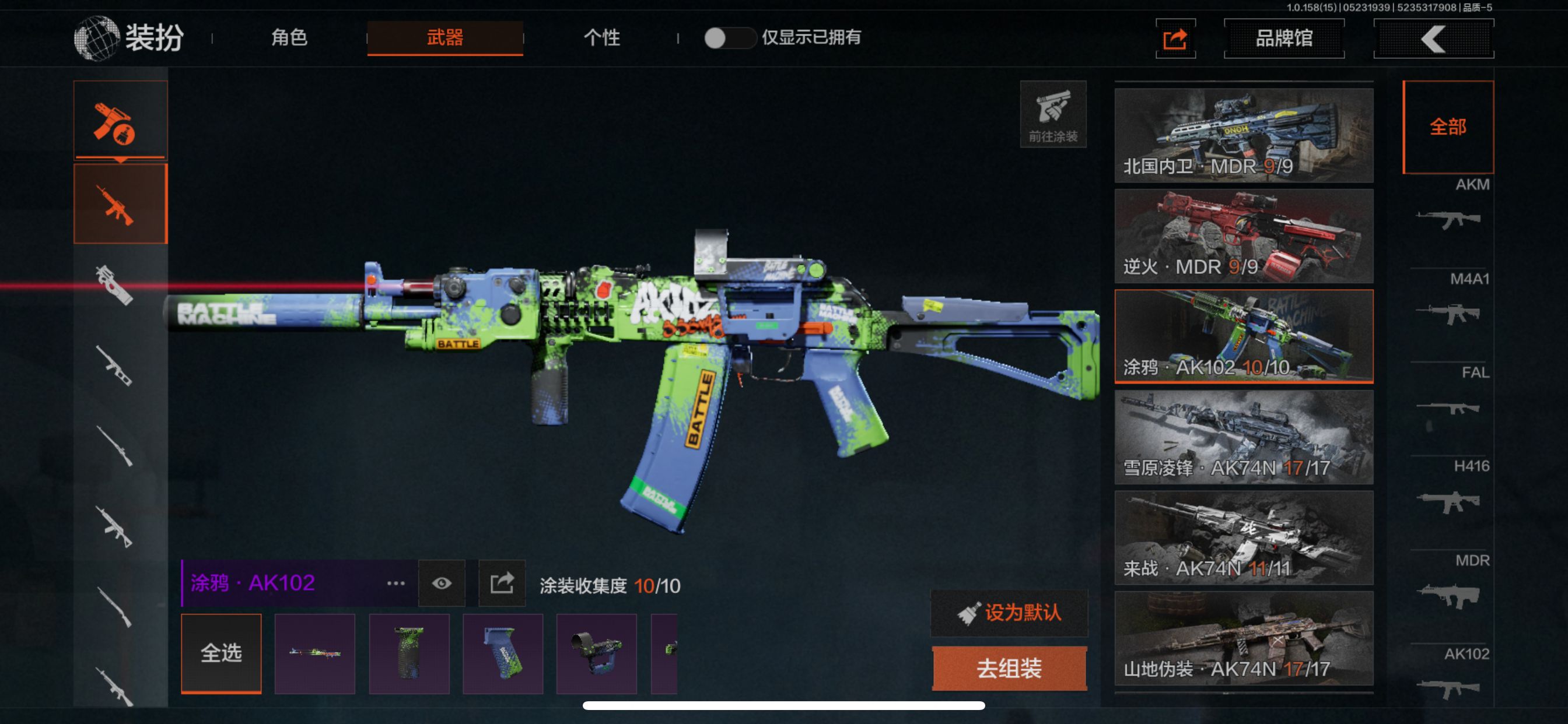Choose the 逆火 MDR skin
1568x724 pixels.
click(1244, 236)
